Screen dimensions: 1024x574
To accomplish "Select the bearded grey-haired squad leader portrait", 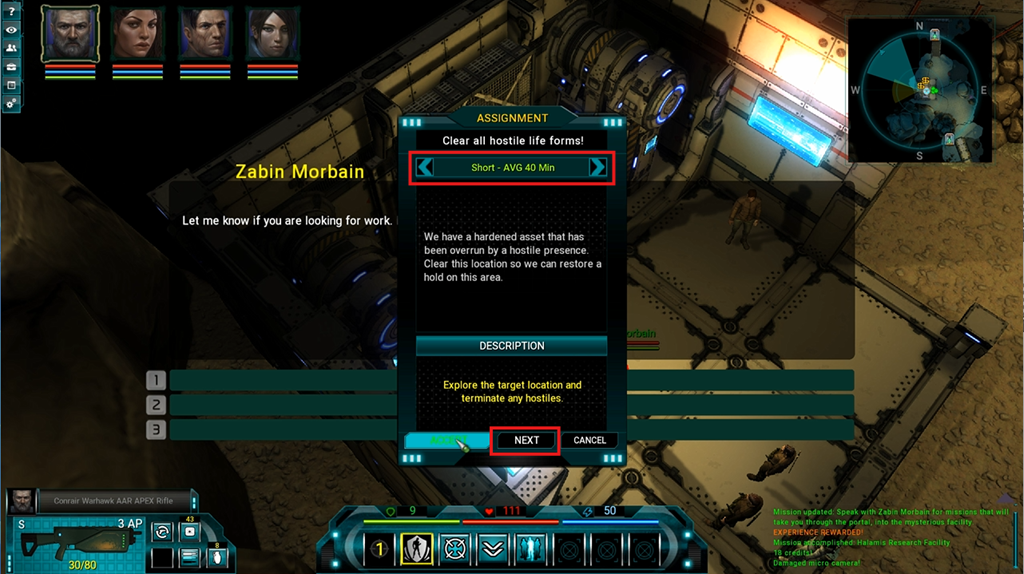I will [x=70, y=33].
